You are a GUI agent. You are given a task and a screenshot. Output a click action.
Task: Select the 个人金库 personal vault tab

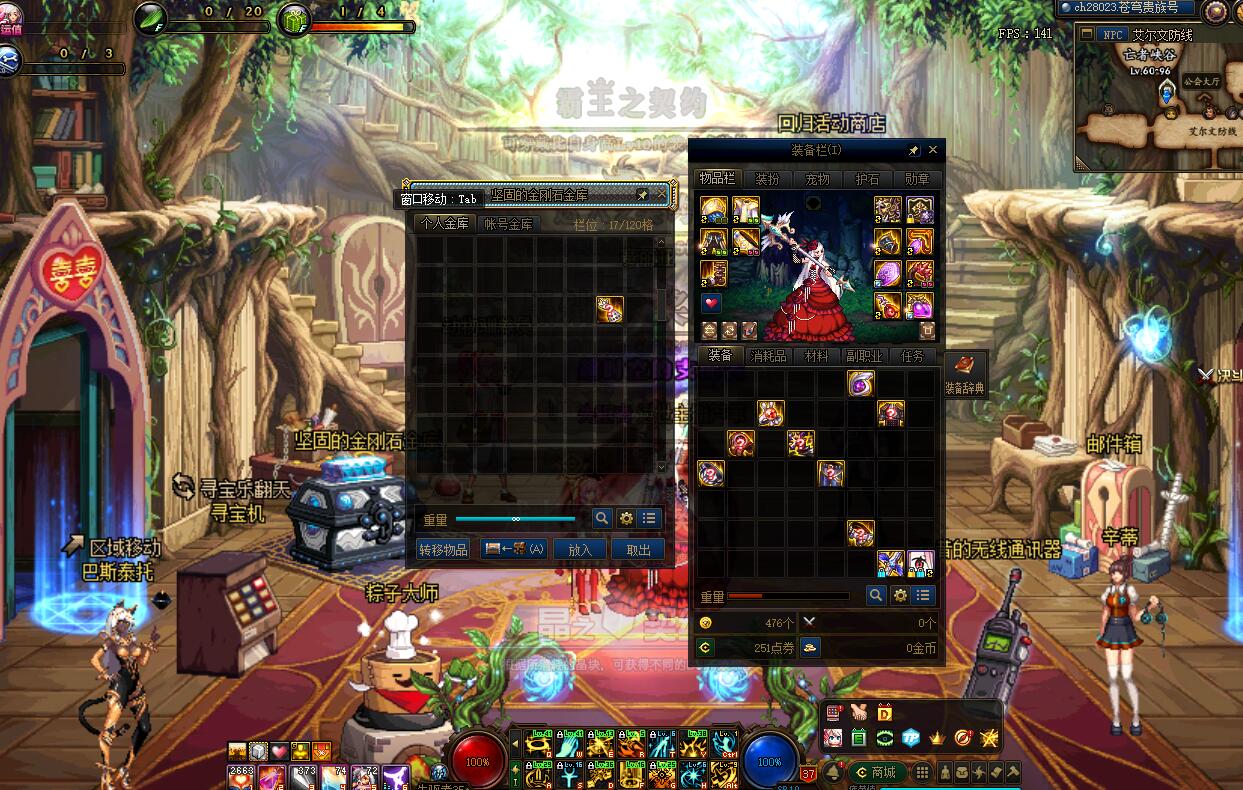click(444, 224)
